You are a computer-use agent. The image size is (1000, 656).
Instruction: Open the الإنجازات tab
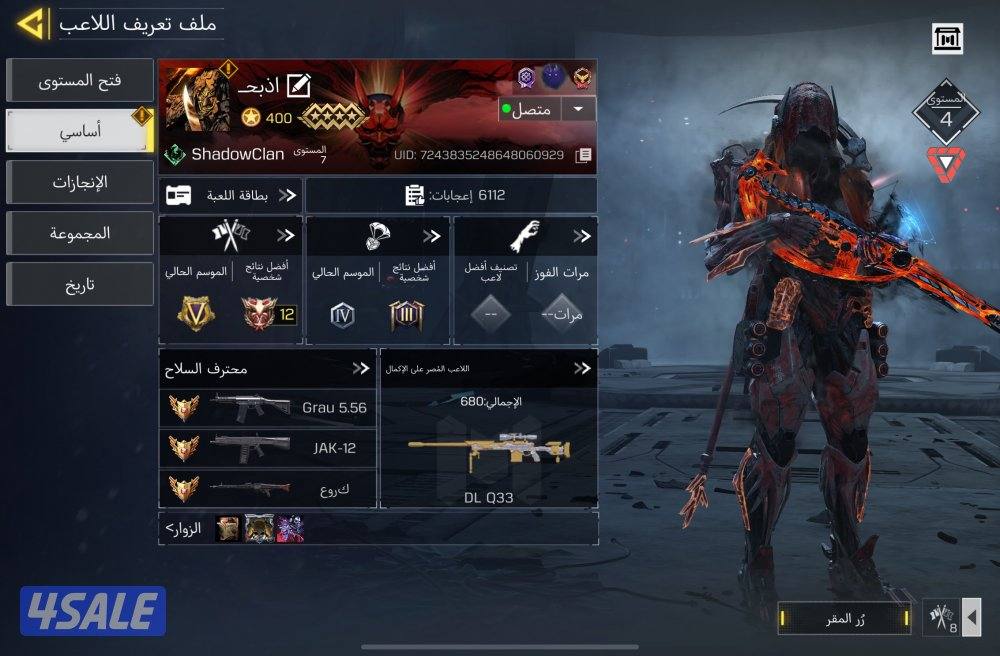tap(80, 182)
